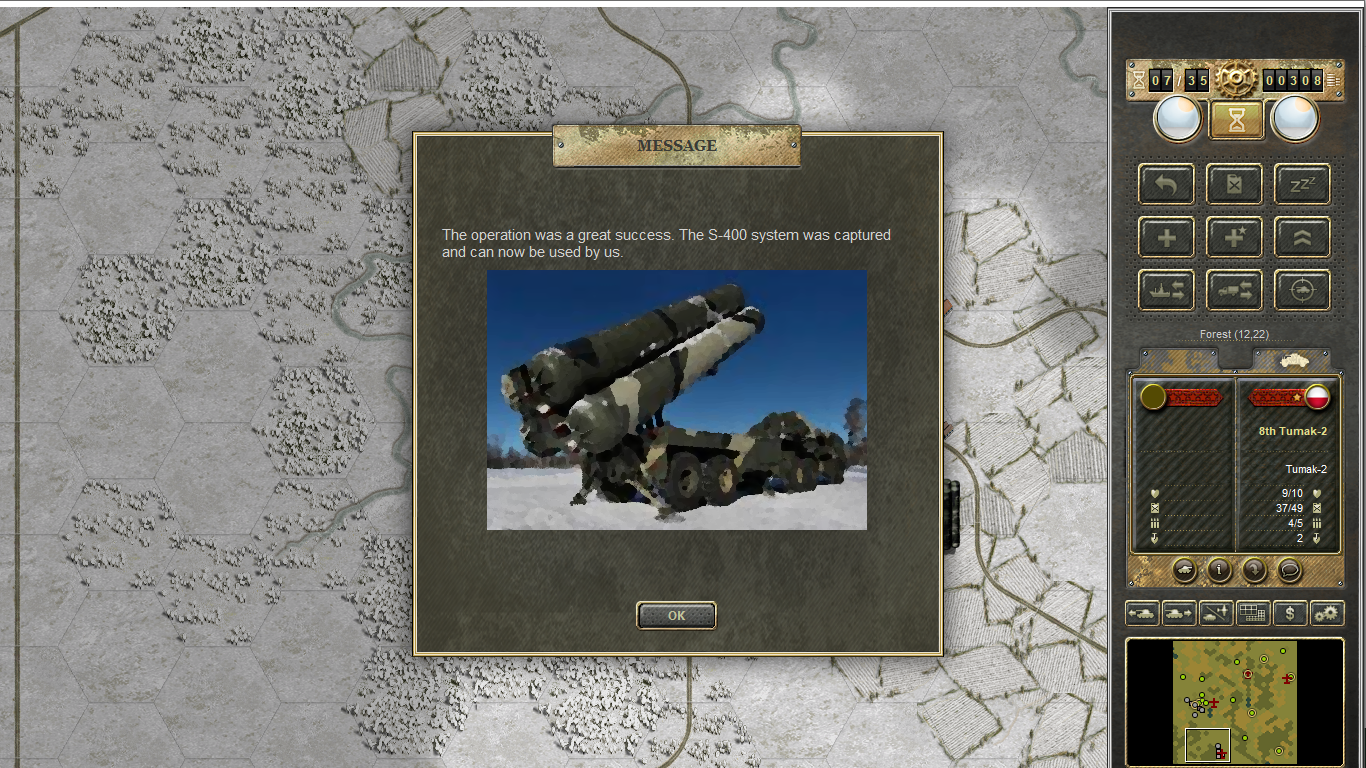Embark the unit using the ship button
The height and width of the screenshot is (768, 1366).
(1166, 291)
